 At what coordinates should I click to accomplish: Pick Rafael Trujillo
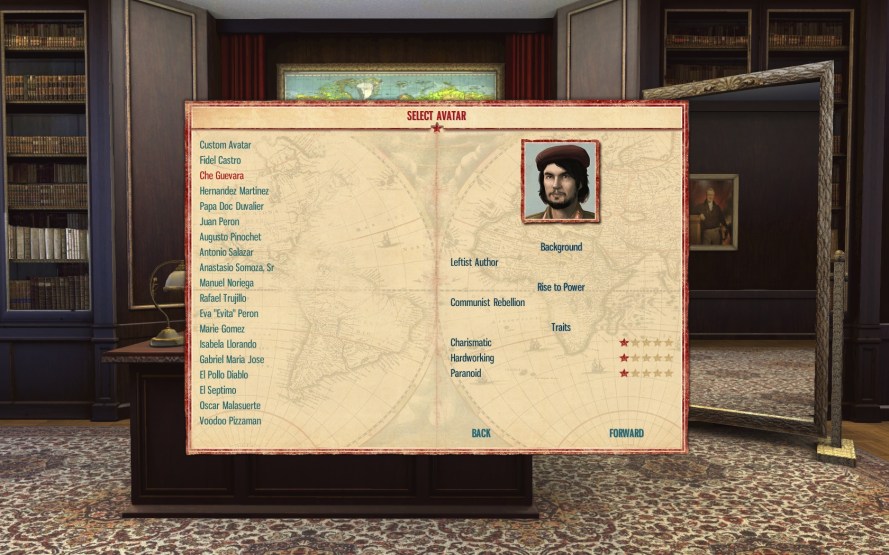pos(223,298)
